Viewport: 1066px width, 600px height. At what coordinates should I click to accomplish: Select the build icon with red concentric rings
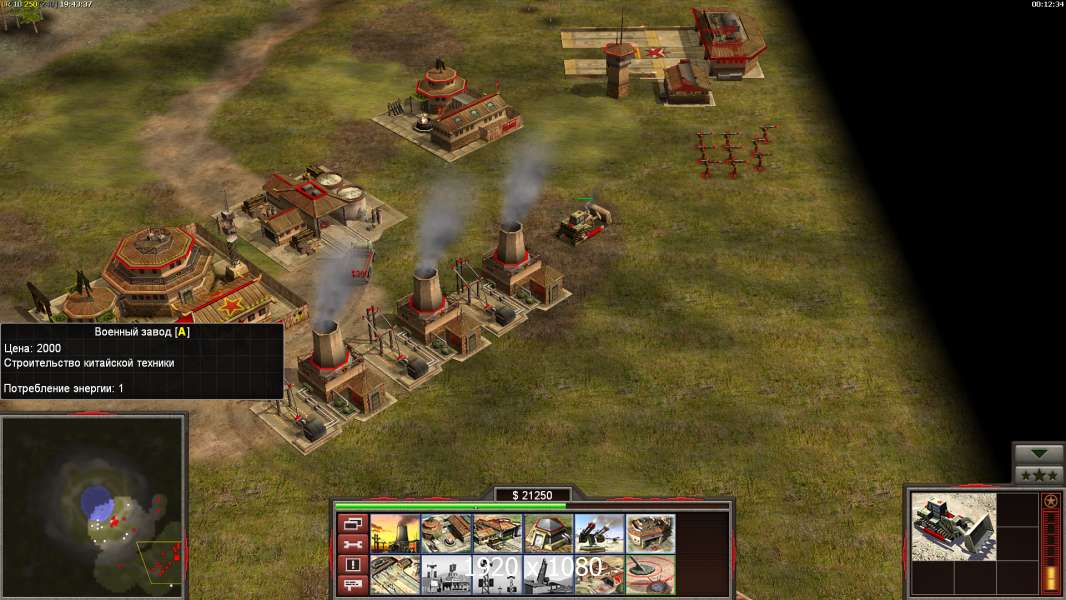click(x=650, y=575)
